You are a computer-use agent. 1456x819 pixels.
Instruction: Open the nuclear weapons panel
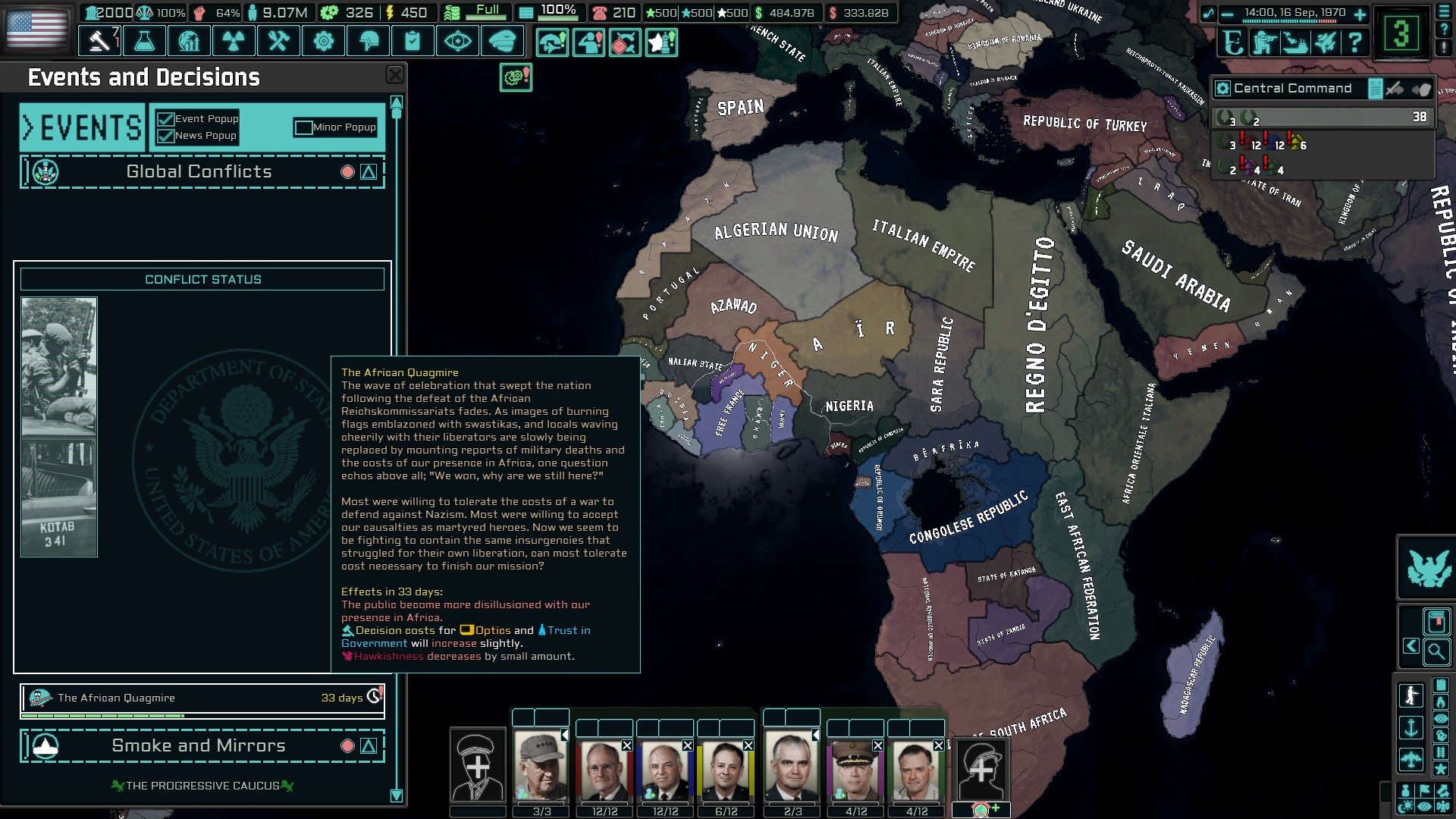coord(235,41)
